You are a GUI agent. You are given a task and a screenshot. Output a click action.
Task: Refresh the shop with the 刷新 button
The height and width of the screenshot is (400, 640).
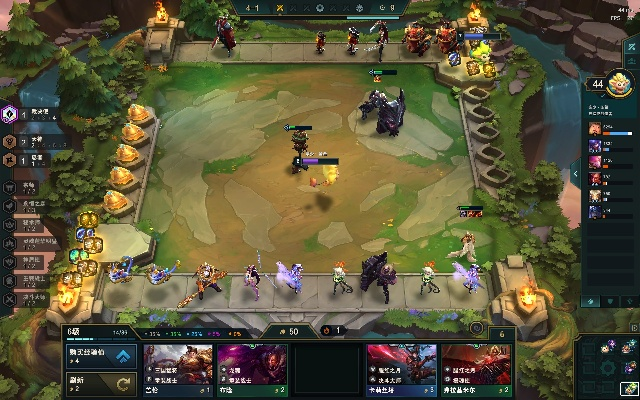(102, 382)
